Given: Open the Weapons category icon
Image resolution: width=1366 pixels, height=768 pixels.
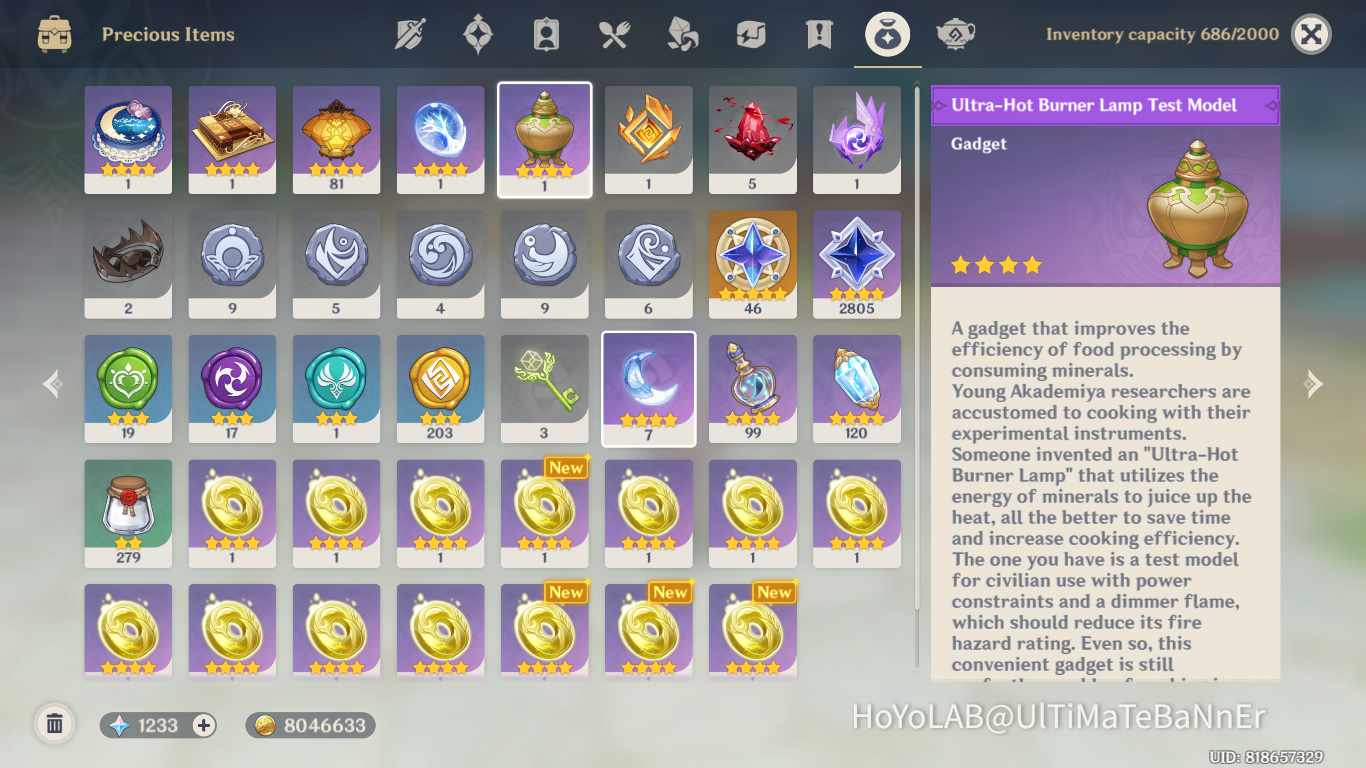Looking at the screenshot, I should [409, 33].
